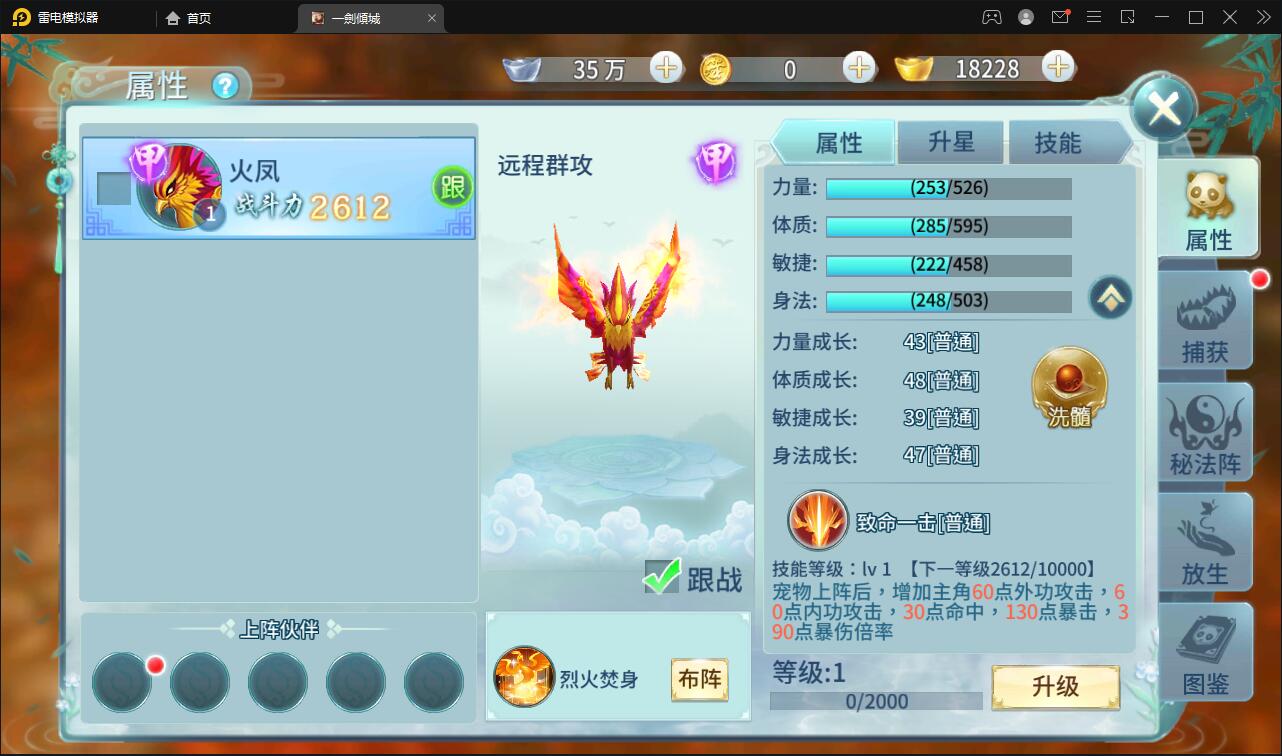Open the mail icon in the emulator toolbar
This screenshot has height=756, width=1282.
tap(1060, 17)
